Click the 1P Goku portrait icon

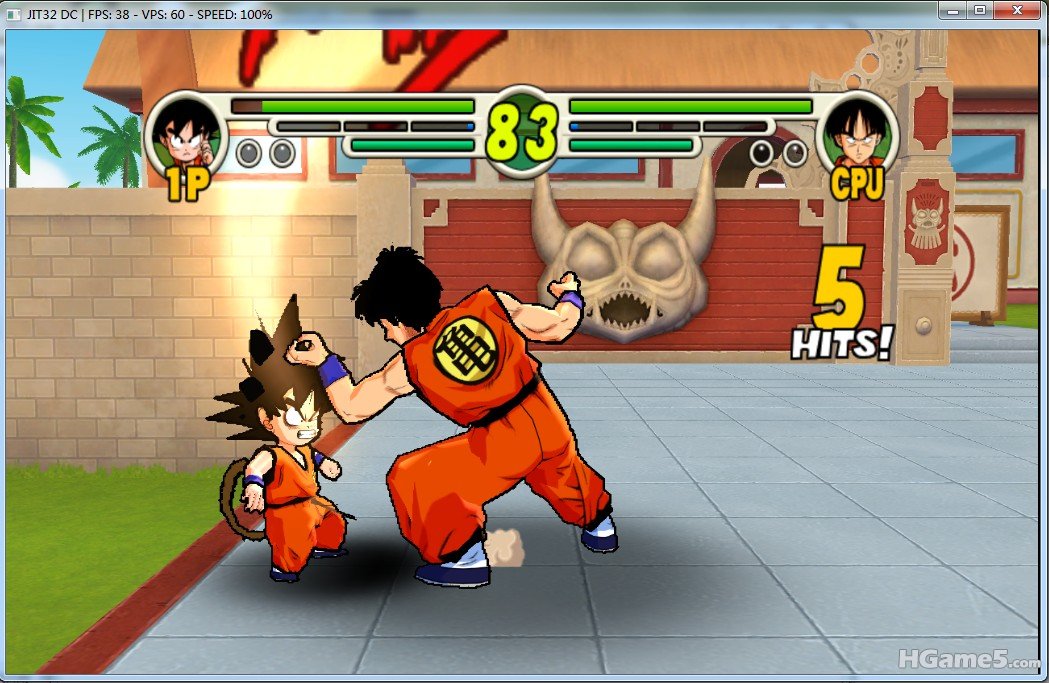coord(187,135)
